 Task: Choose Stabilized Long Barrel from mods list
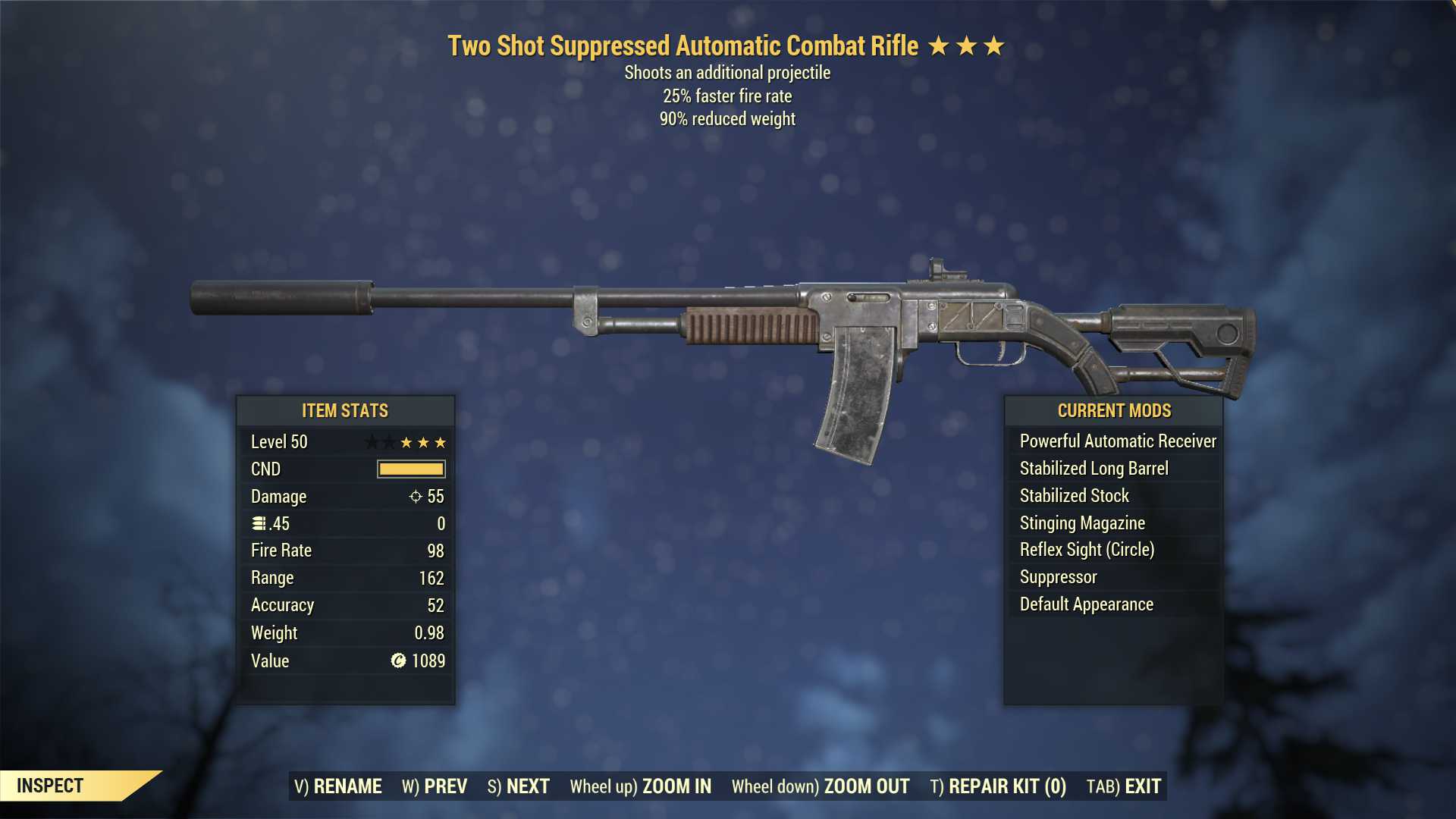point(1095,468)
